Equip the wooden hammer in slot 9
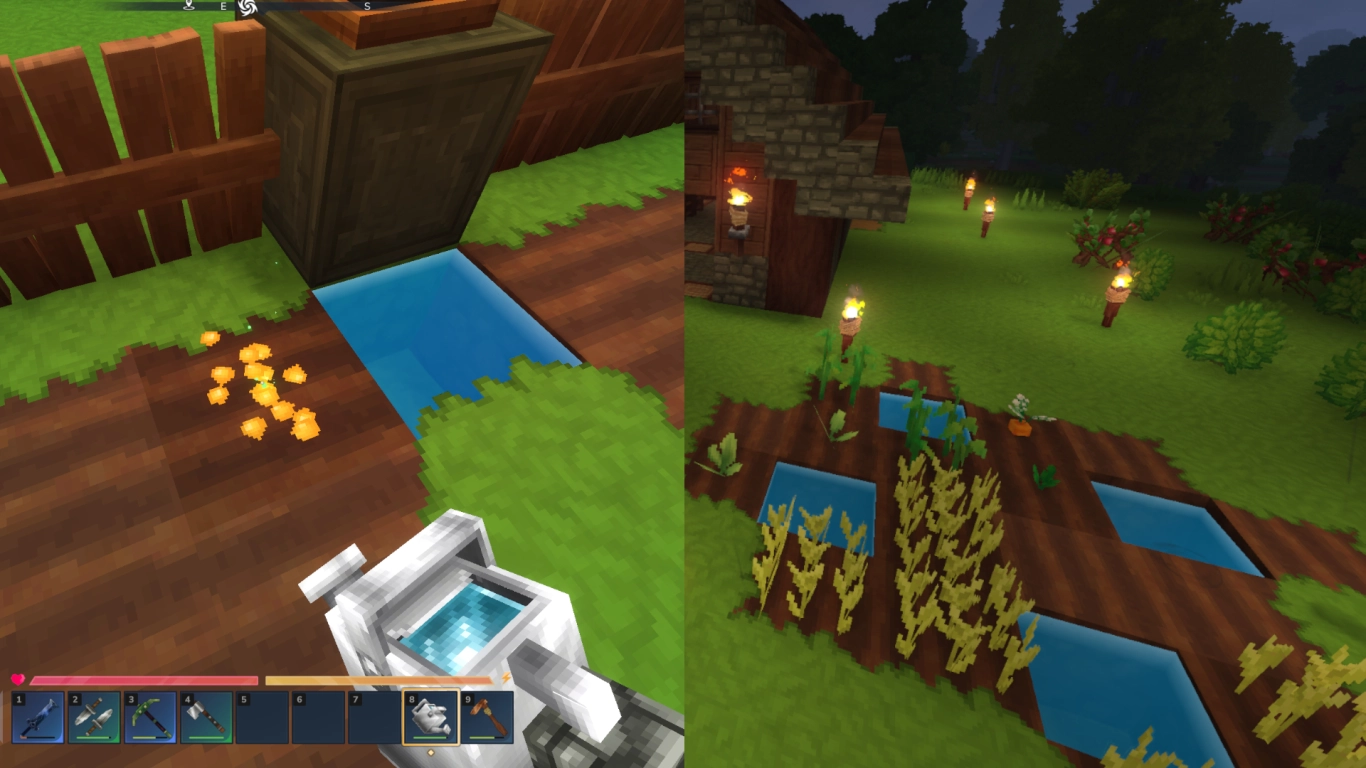The width and height of the screenshot is (1366, 768). pyautogui.click(x=487, y=719)
